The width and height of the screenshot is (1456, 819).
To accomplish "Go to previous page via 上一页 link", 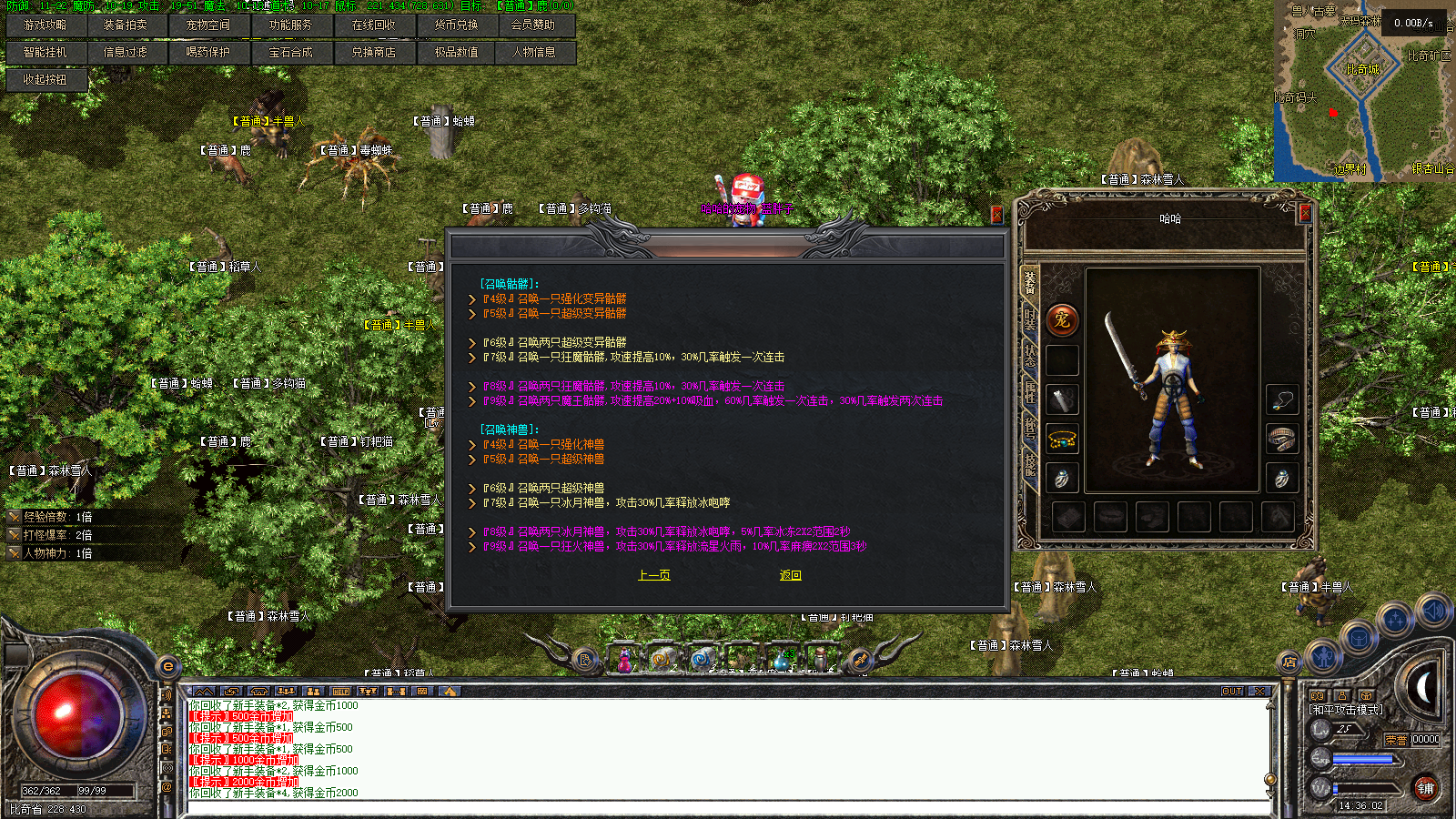I will point(654,575).
